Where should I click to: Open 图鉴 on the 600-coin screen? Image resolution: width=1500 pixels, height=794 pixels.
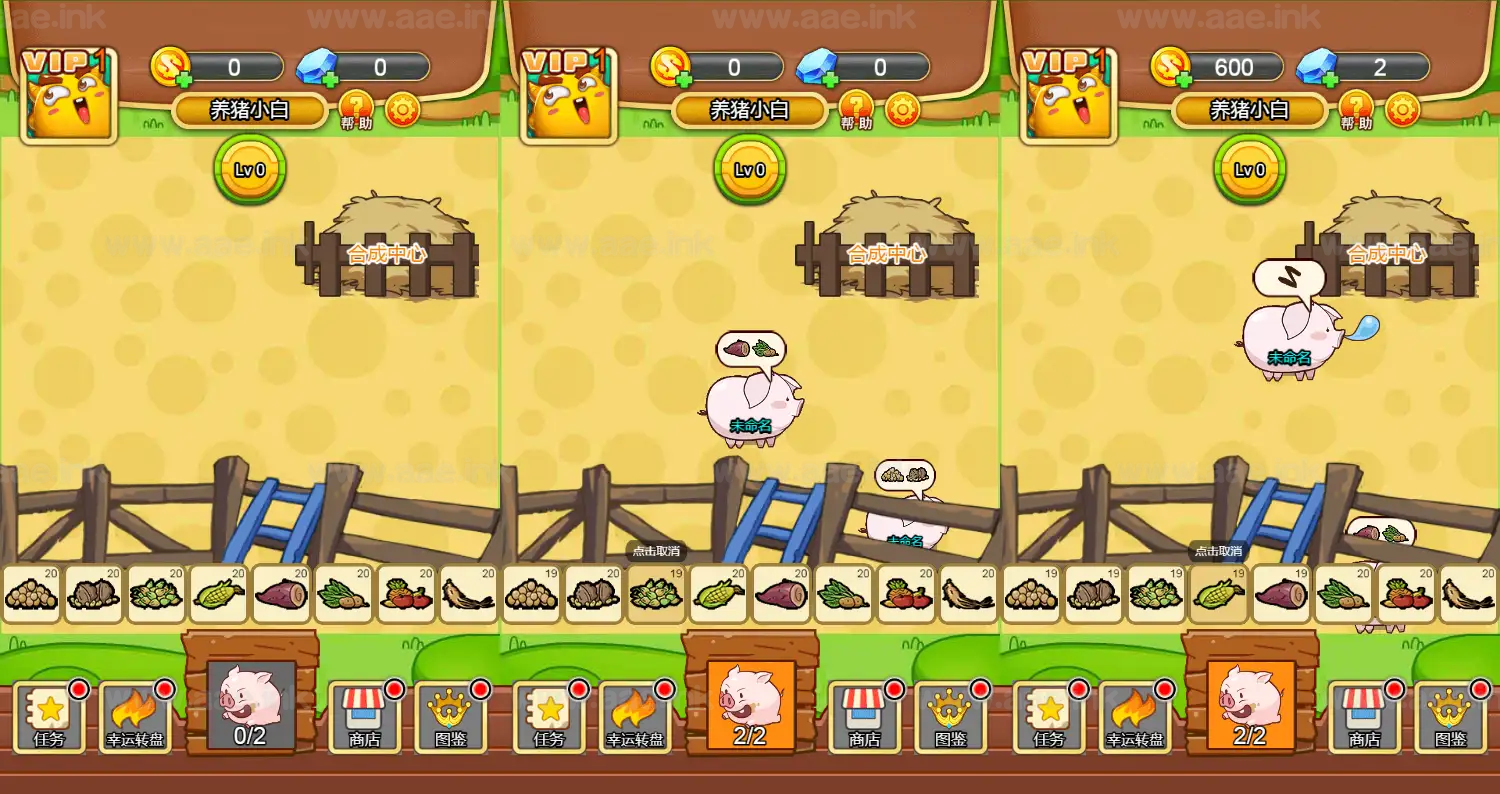tap(1450, 716)
